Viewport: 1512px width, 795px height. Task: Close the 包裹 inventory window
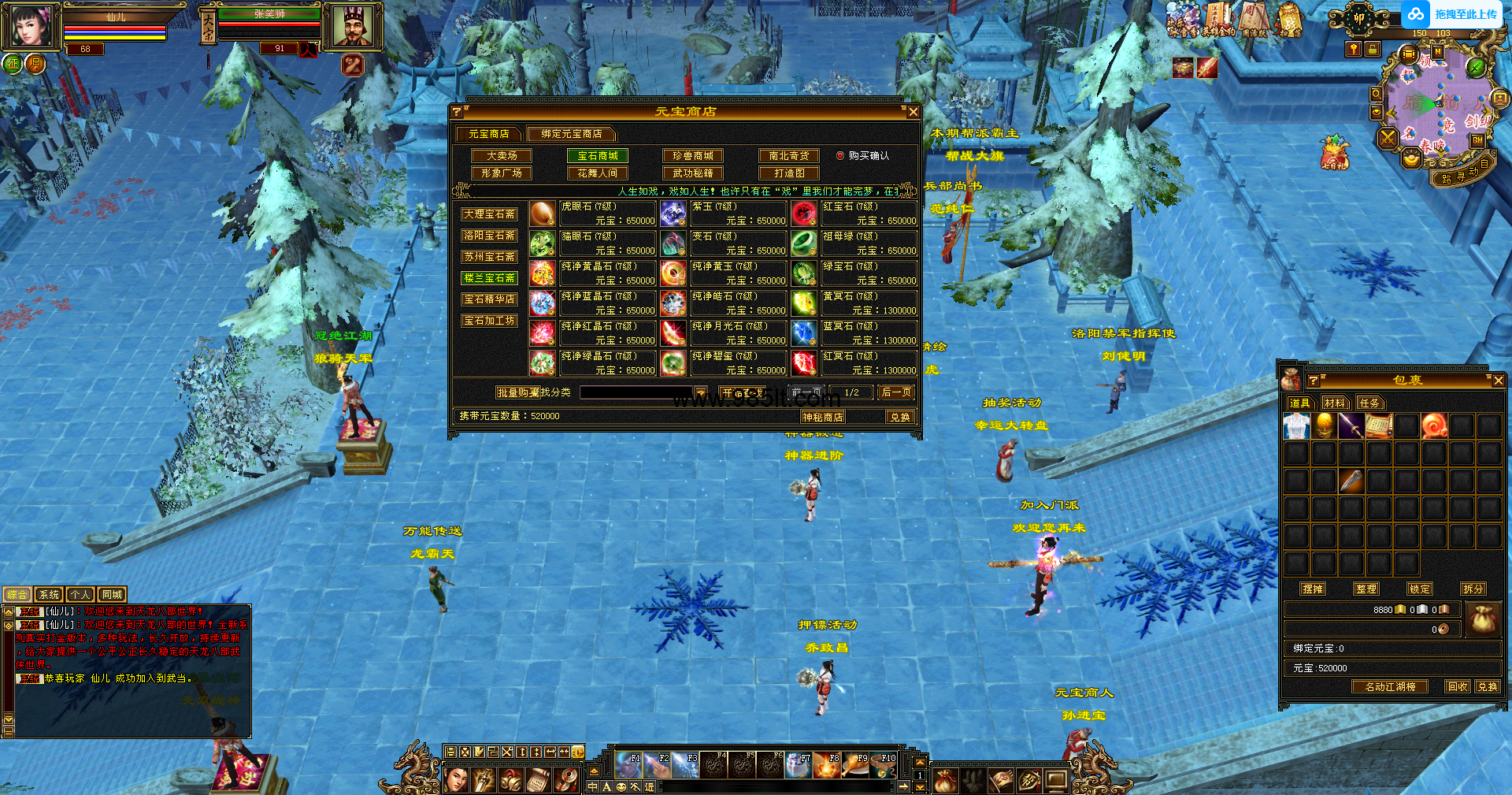point(1498,381)
